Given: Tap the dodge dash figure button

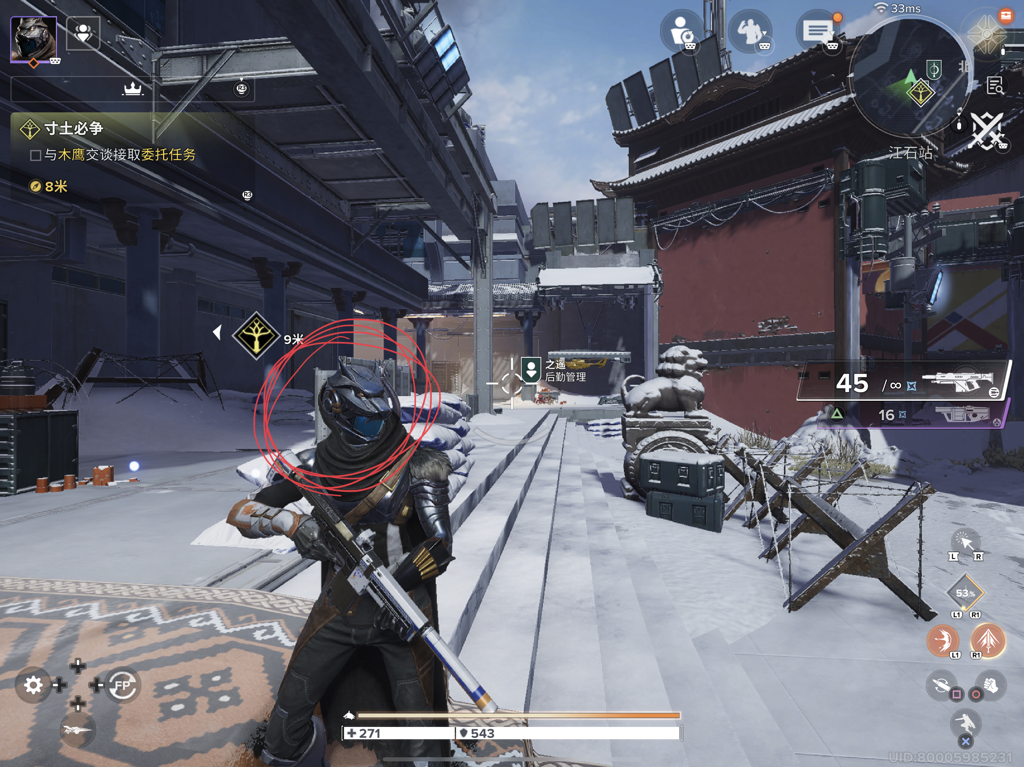Looking at the screenshot, I should [x=965, y=724].
